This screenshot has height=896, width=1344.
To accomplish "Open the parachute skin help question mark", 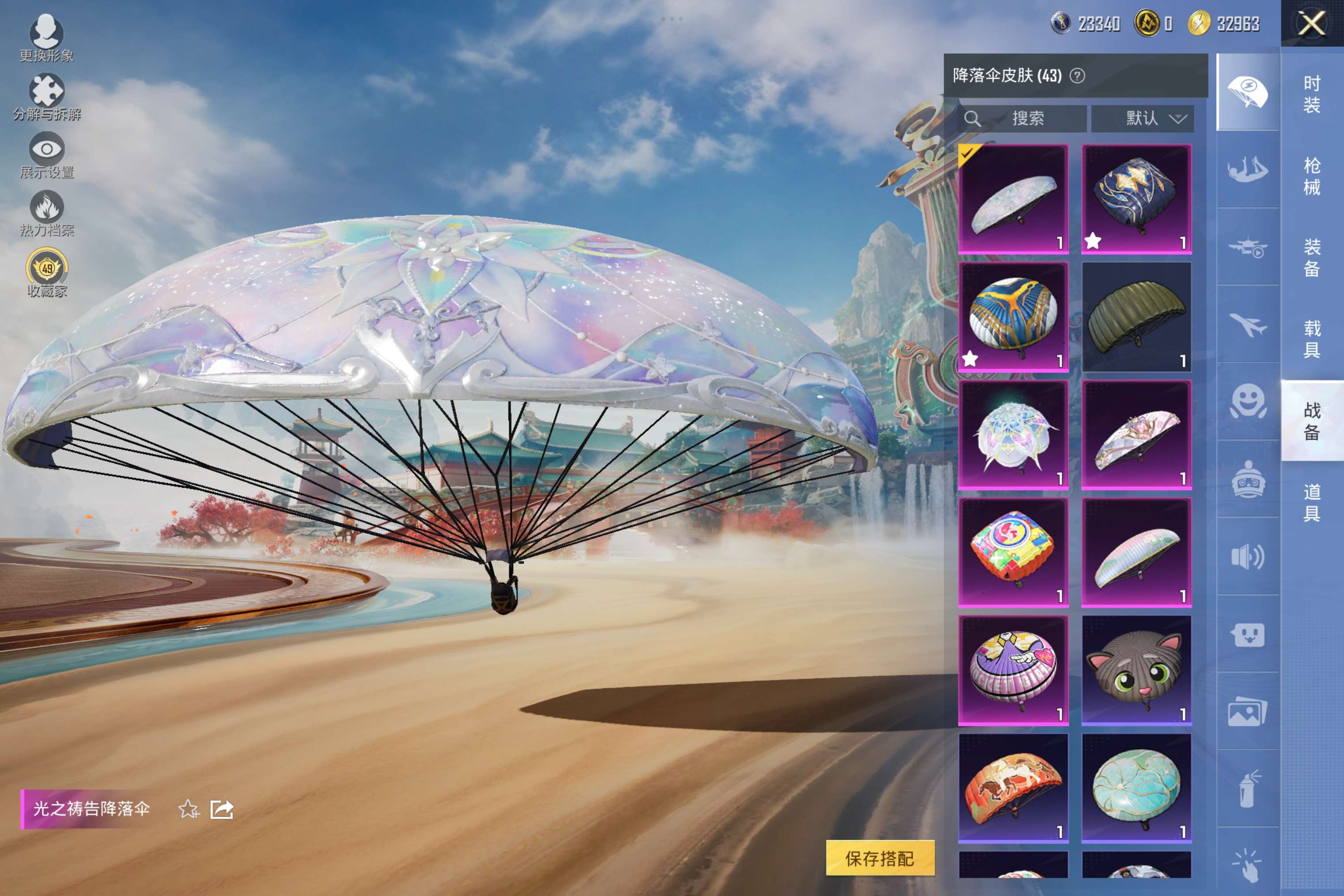I will (1077, 75).
